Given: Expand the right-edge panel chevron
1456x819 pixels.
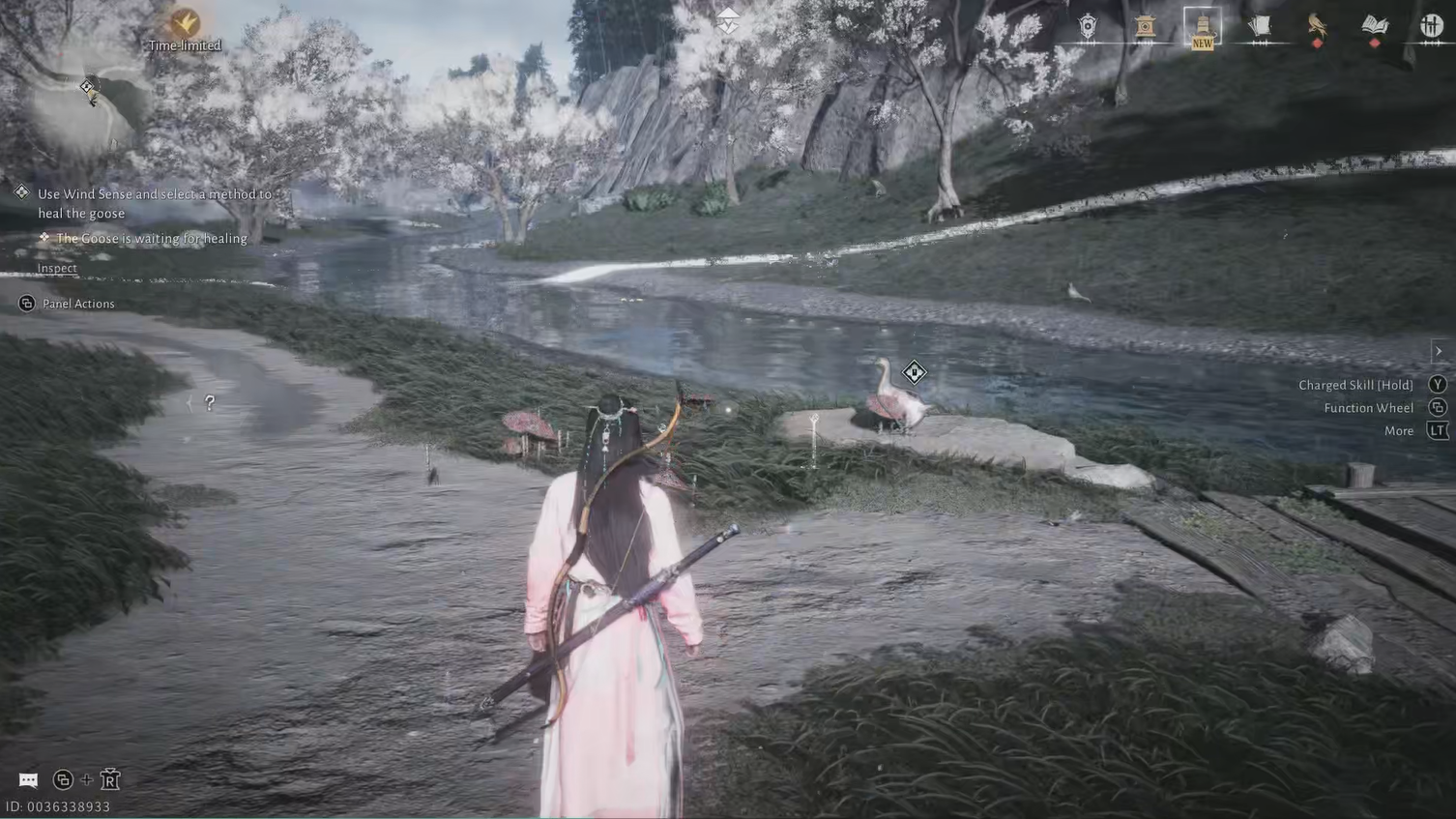Looking at the screenshot, I should pyautogui.click(x=1438, y=351).
